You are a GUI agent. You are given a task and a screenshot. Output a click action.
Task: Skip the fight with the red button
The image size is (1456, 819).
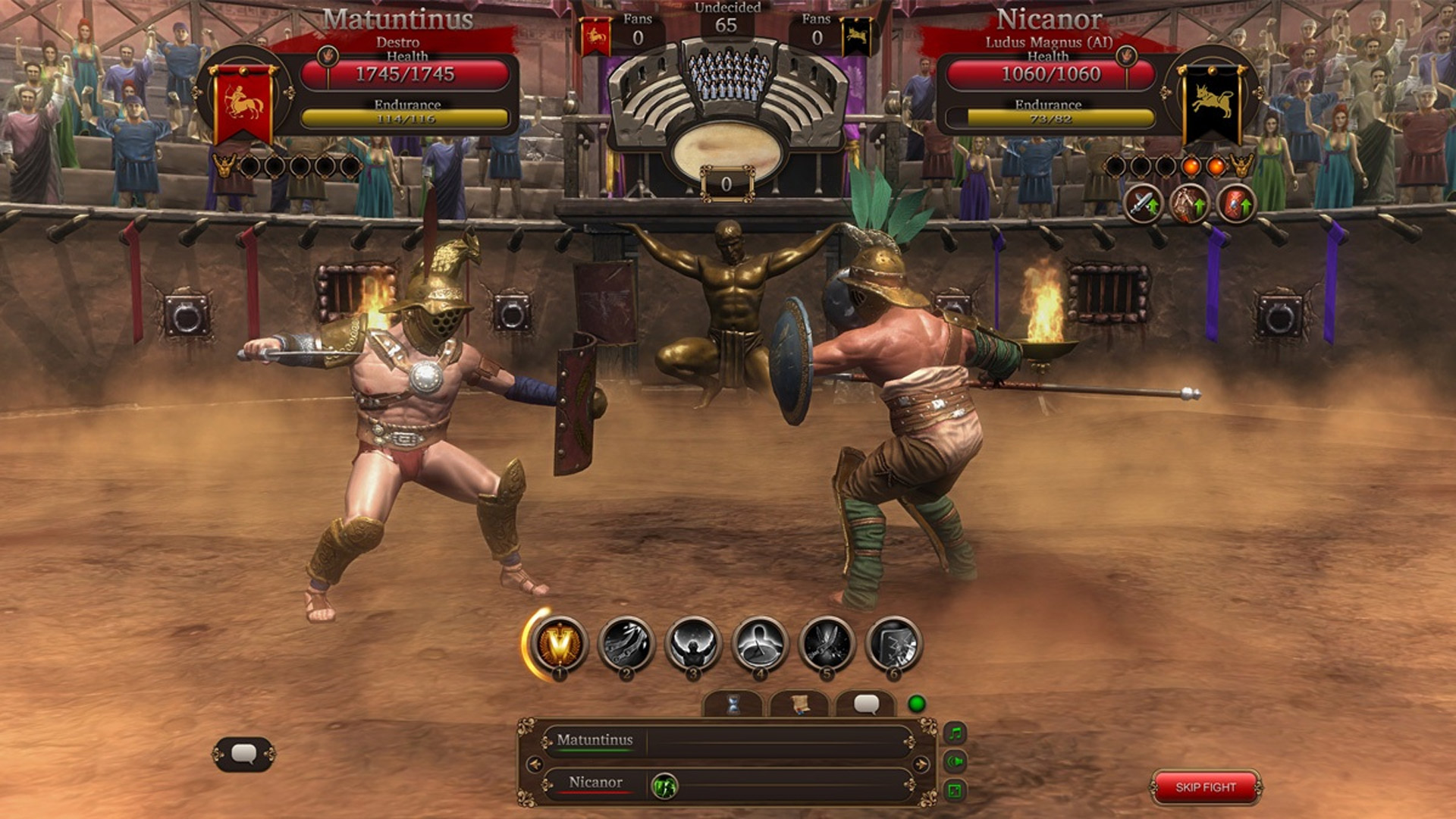pos(1205,787)
